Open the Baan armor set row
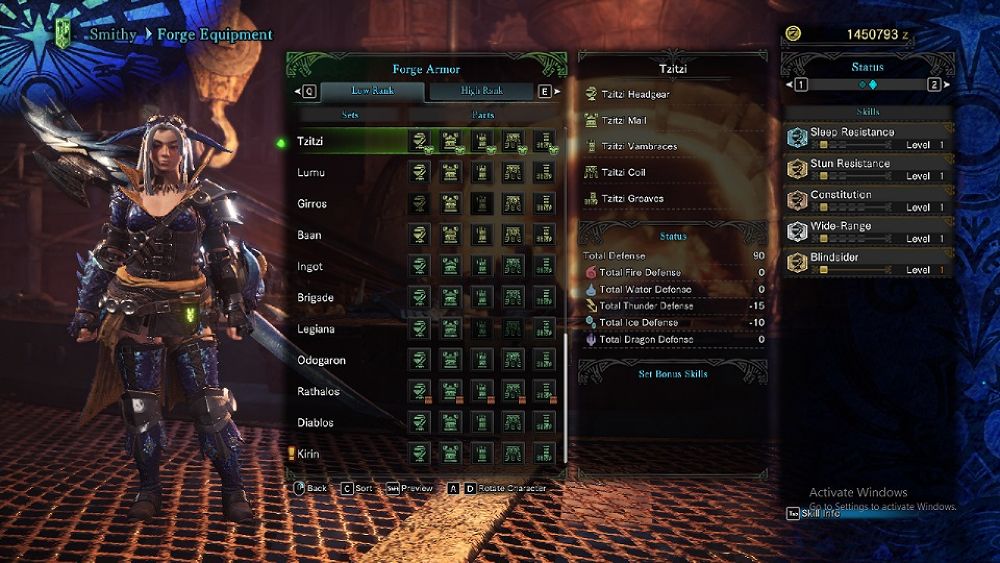Image resolution: width=1000 pixels, height=563 pixels. pyautogui.click(x=309, y=235)
